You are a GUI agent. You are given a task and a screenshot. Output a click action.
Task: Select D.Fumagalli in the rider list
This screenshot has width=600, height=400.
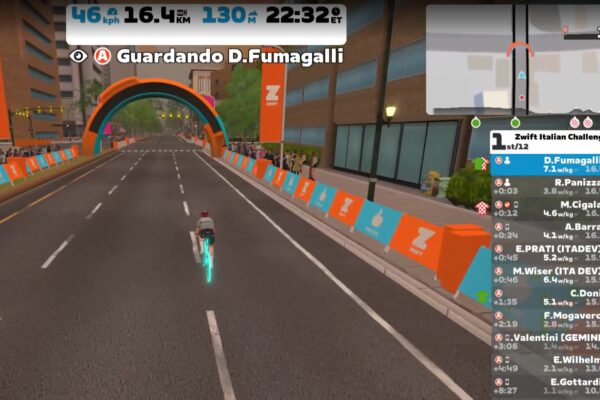546,164
